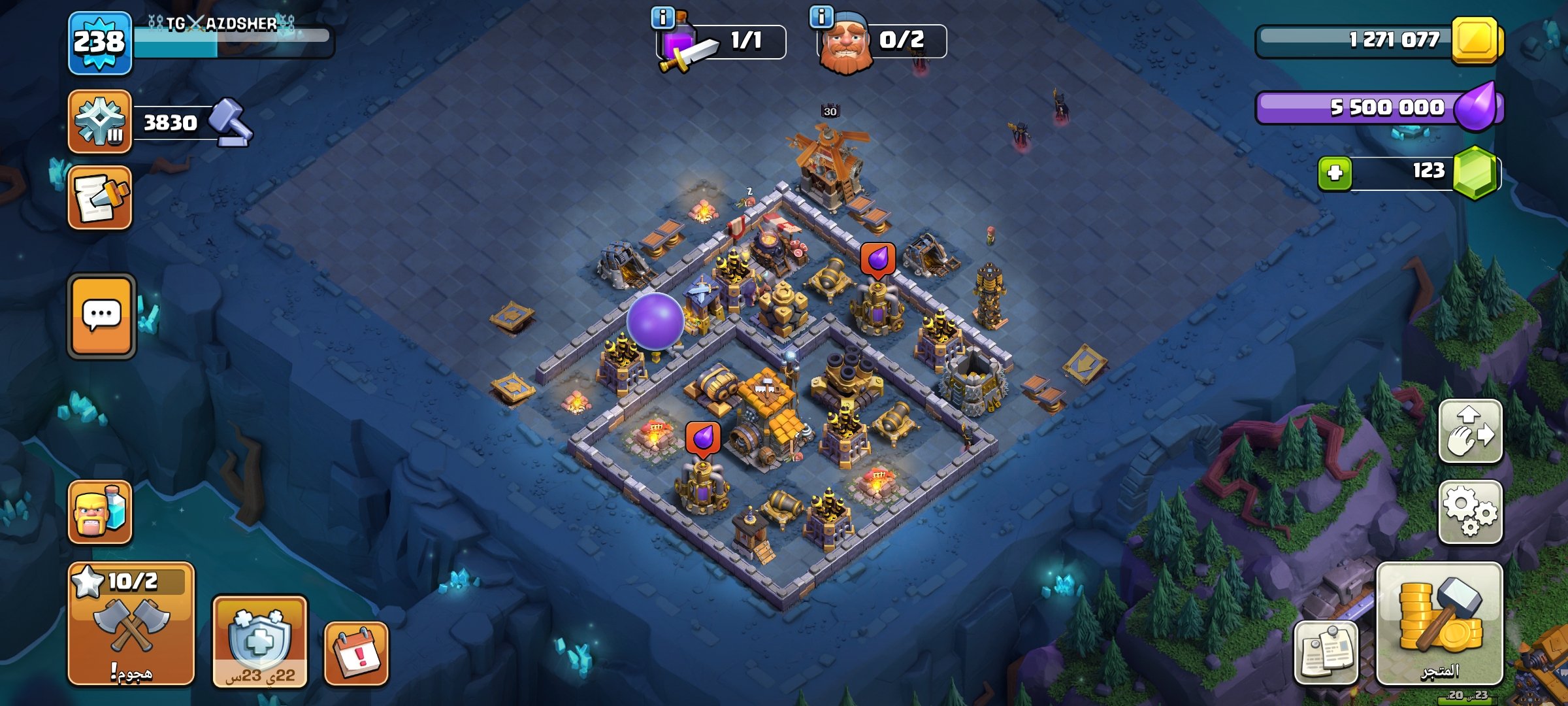The height and width of the screenshot is (706, 1568).
Task: Tap the Attack button with crossed axes
Action: coord(131,624)
